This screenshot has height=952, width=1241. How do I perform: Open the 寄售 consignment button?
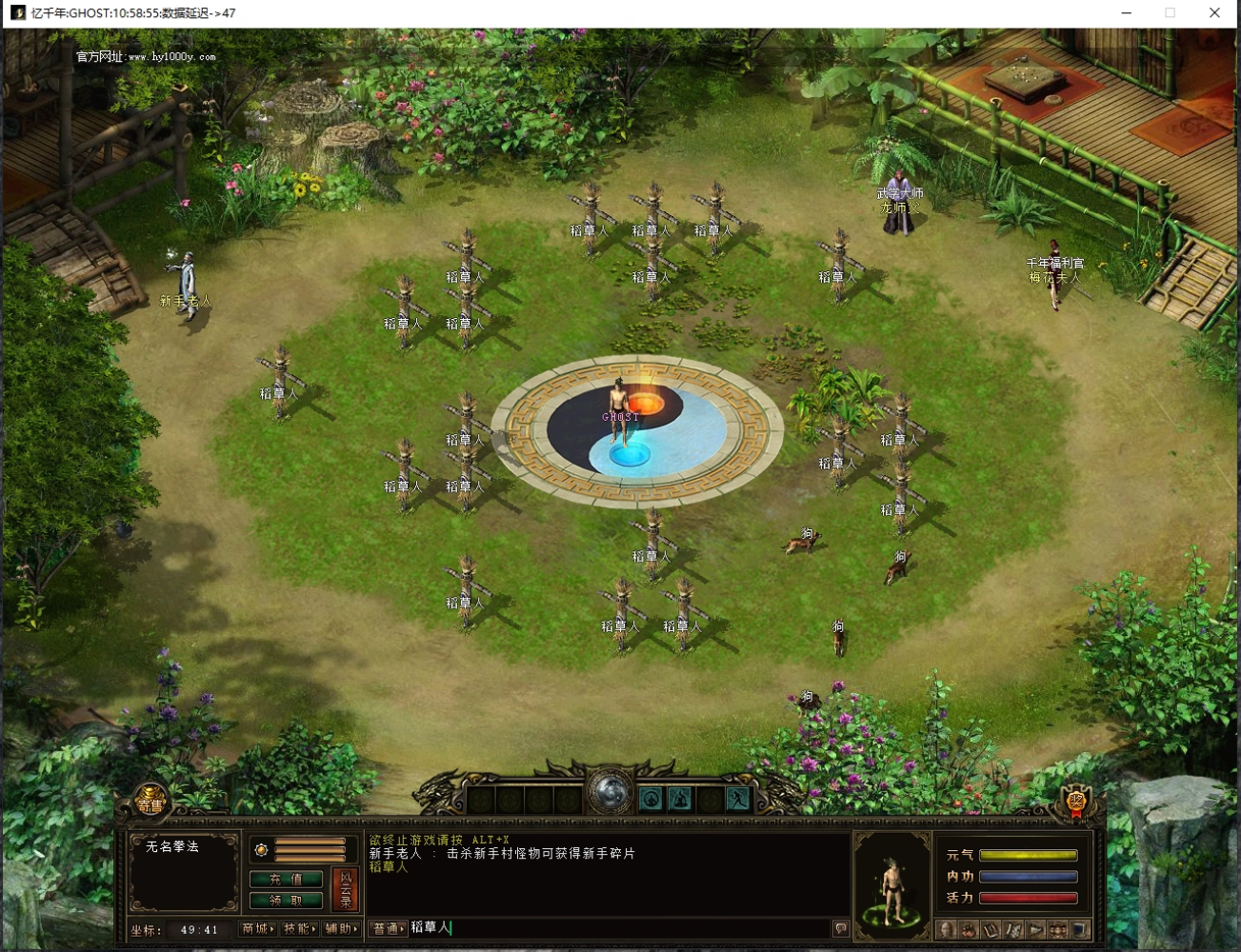pos(150,803)
